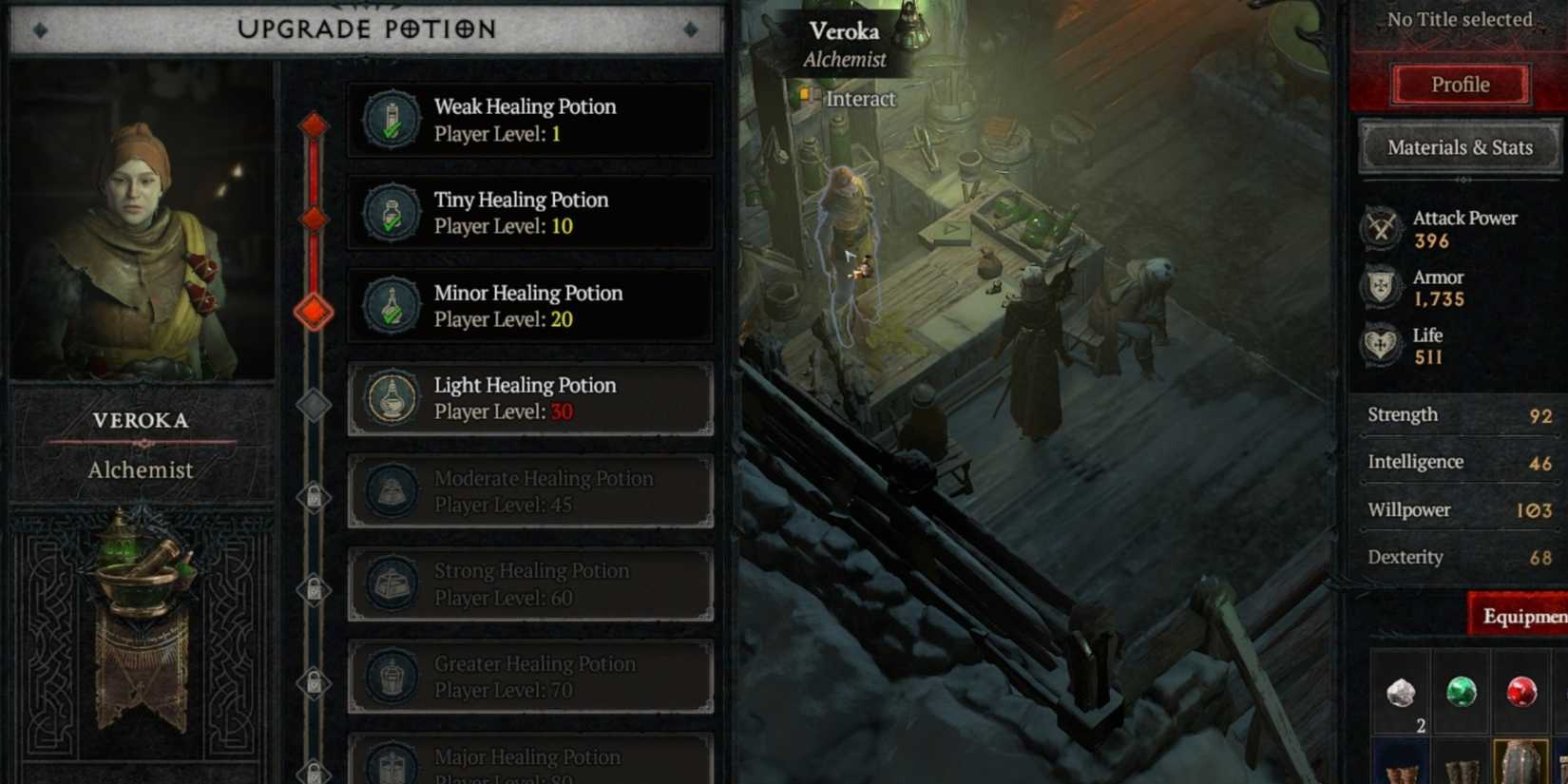This screenshot has width=1568, height=784.
Task: Click the Attack Power crossed-weapons icon
Action: [x=1381, y=228]
